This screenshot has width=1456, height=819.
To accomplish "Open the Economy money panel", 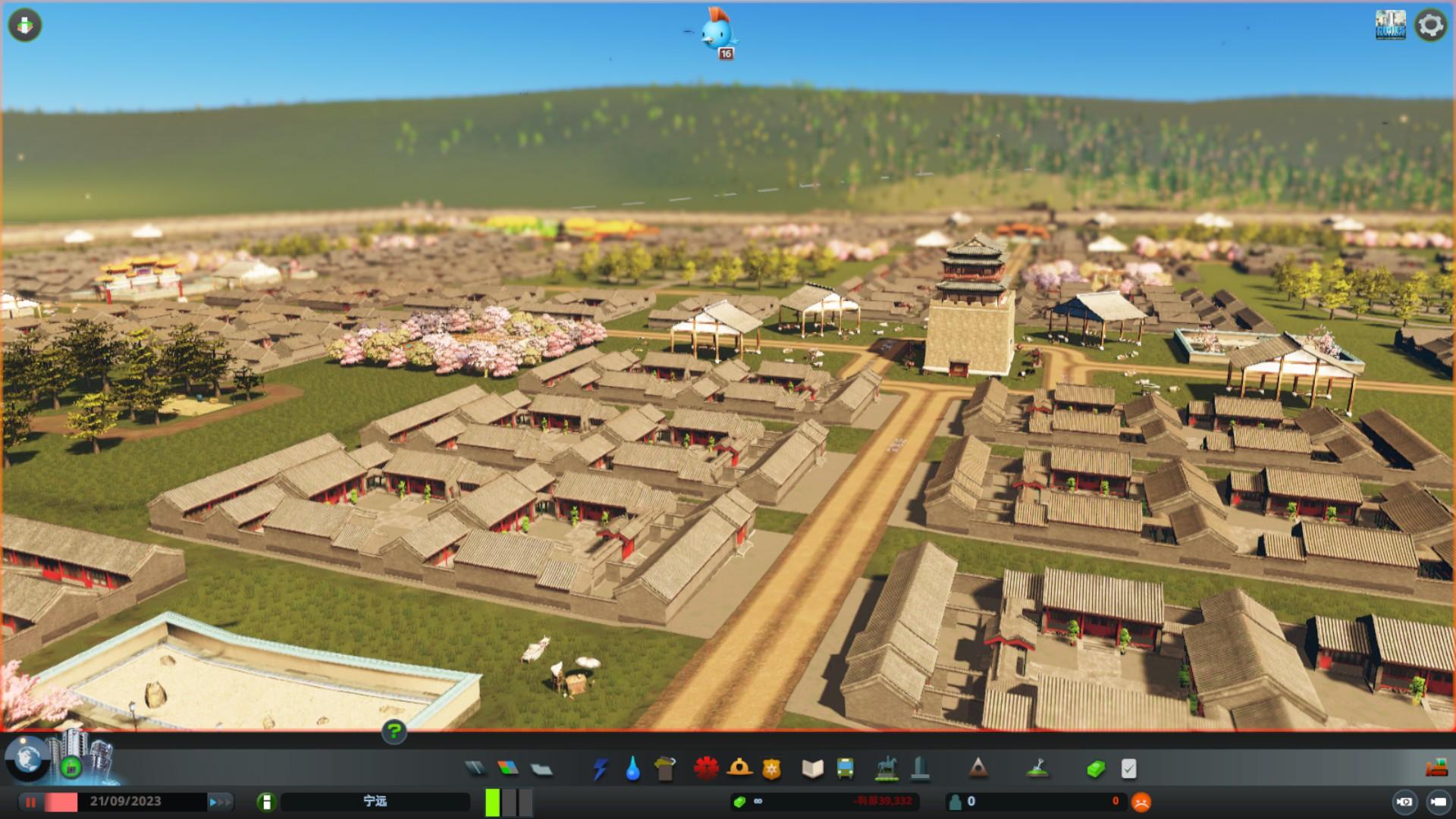I will [x=1096, y=769].
